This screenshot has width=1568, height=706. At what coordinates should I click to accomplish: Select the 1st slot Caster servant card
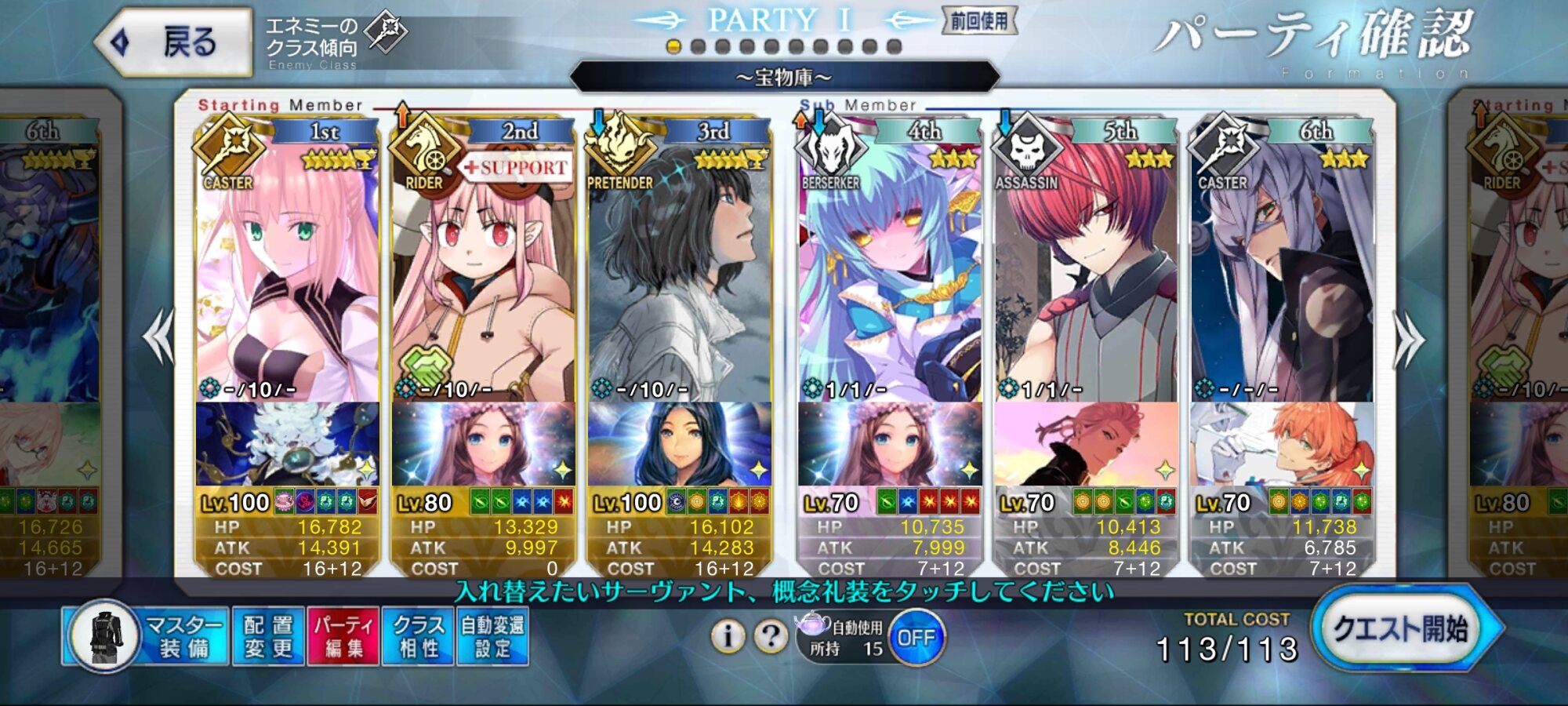[x=287, y=275]
